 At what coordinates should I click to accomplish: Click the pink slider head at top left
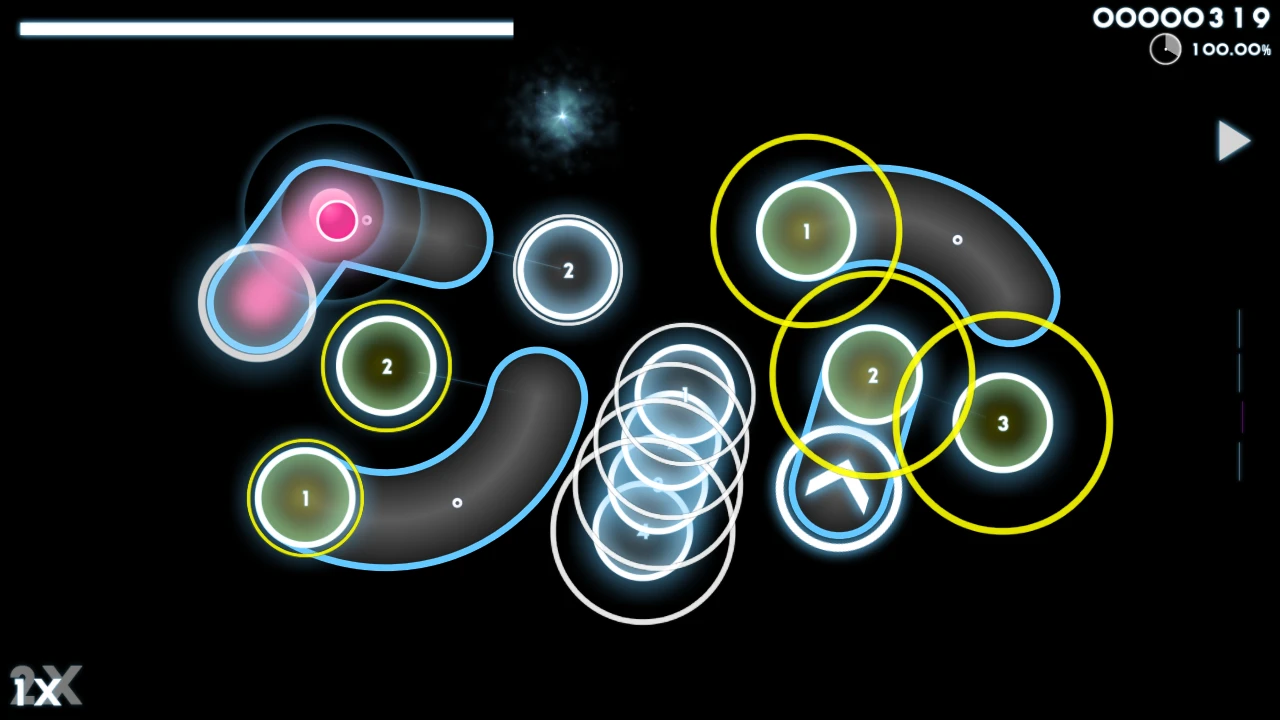(336, 219)
